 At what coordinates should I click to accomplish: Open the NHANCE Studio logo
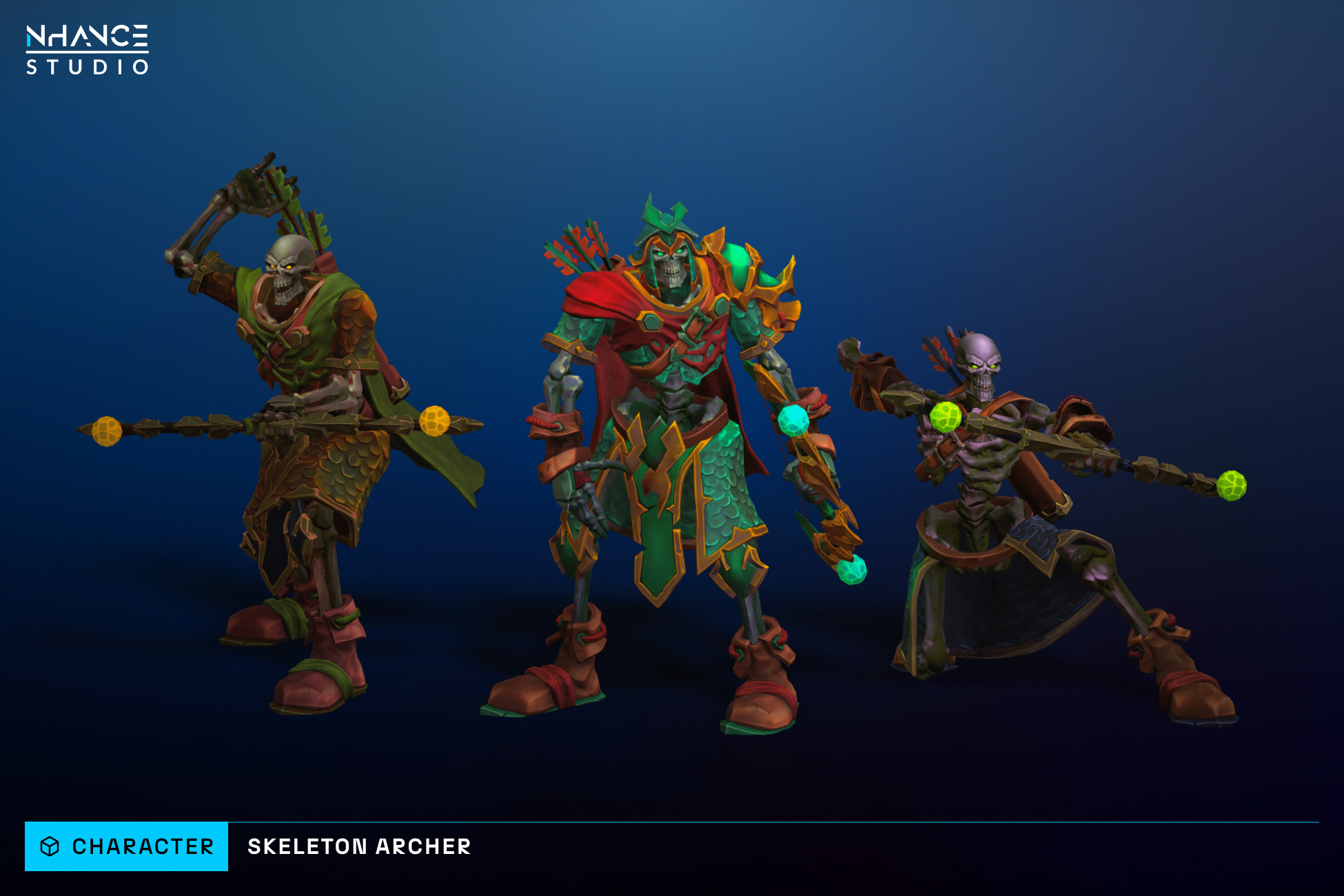(88, 50)
